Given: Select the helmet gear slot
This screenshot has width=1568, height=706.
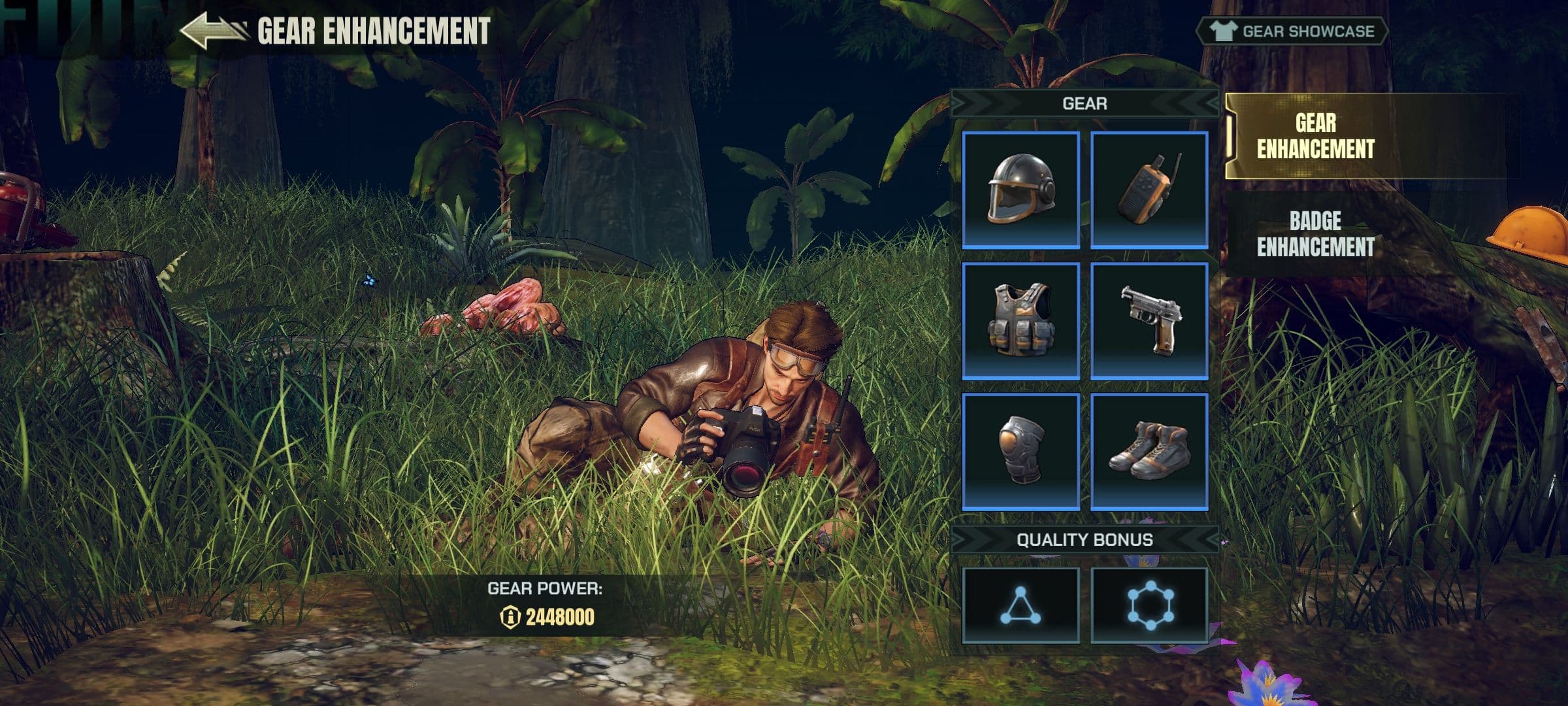Looking at the screenshot, I should click(x=1021, y=190).
